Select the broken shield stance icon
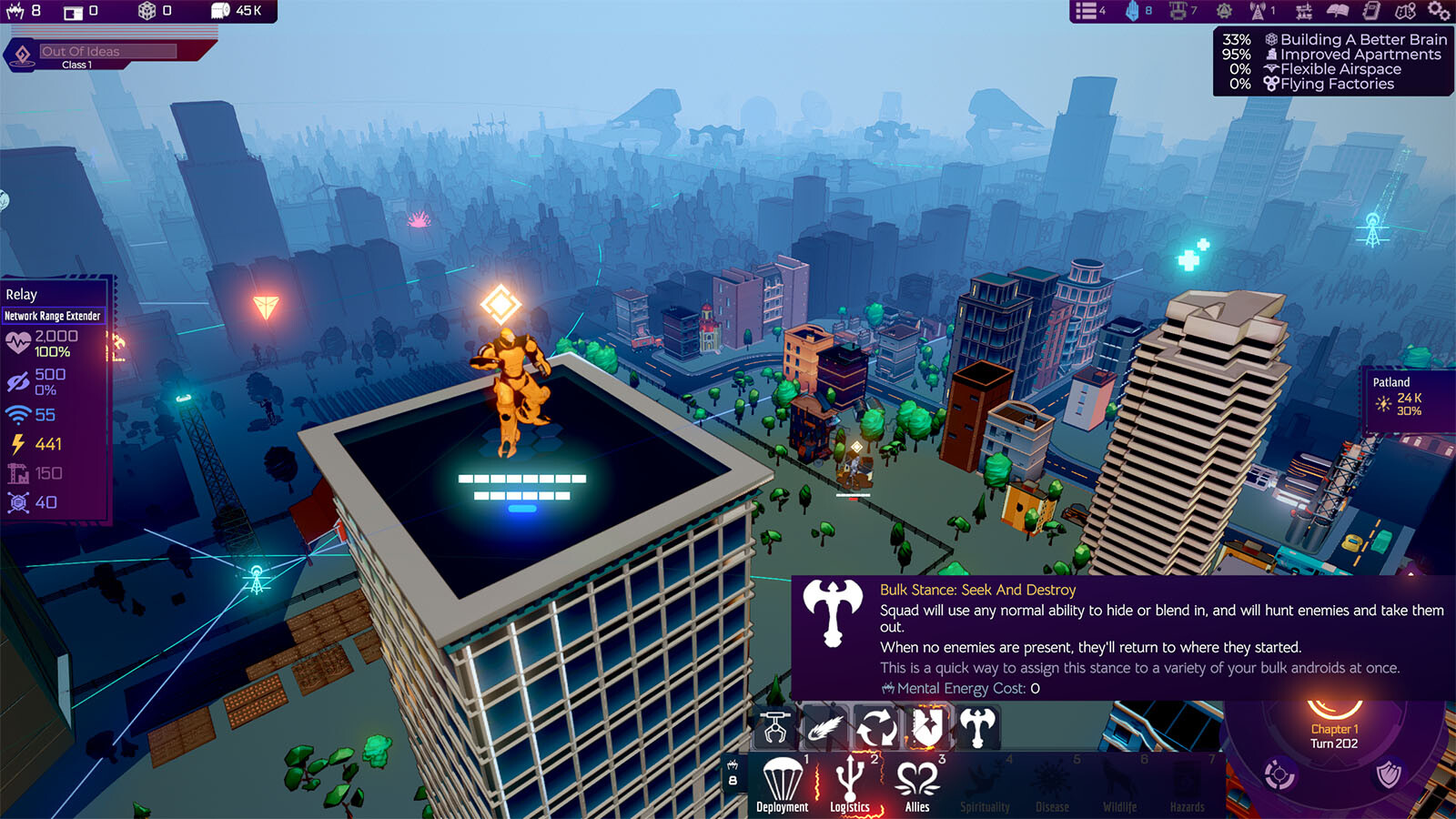 coord(926,727)
